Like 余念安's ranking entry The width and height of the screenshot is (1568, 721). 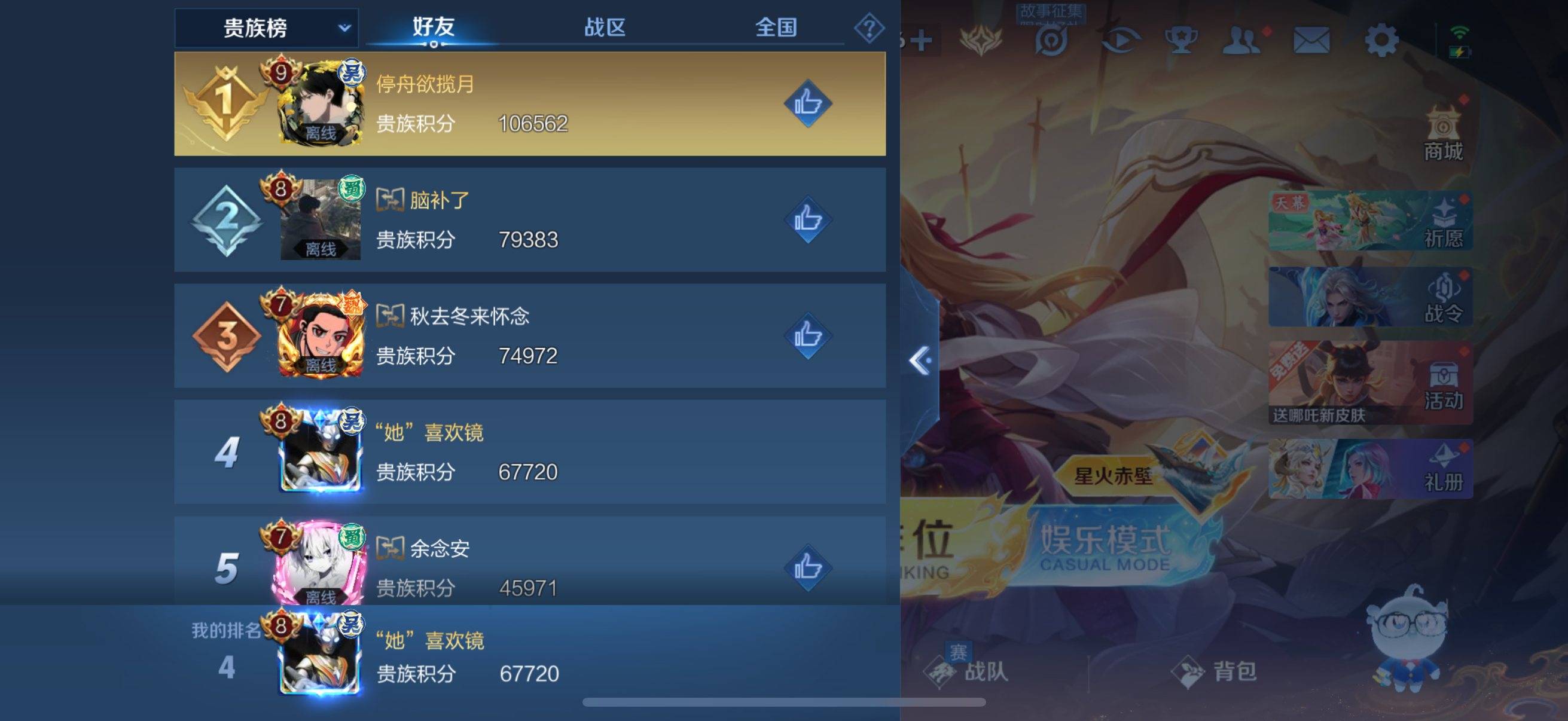[809, 566]
